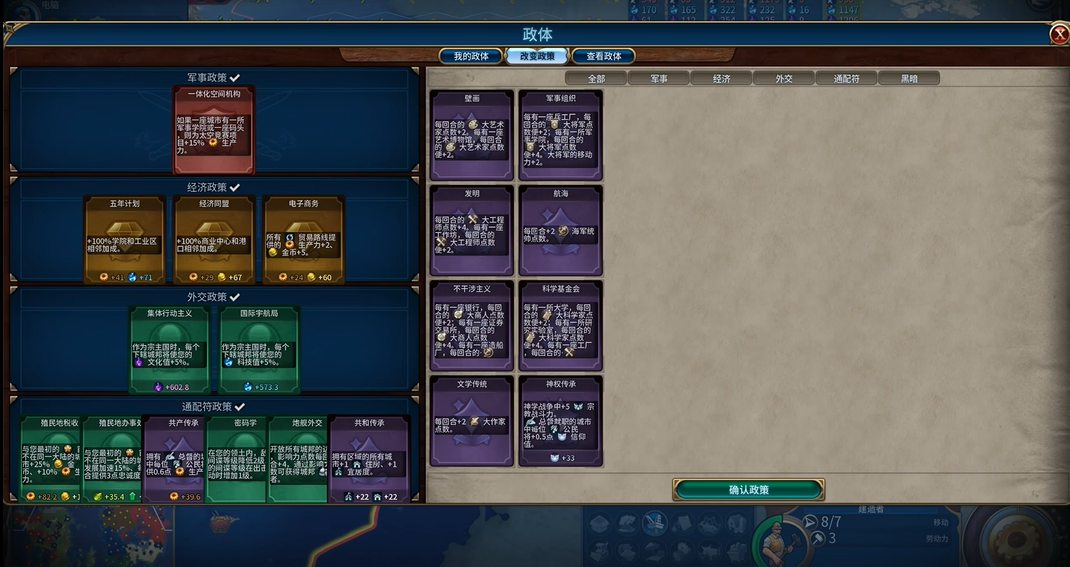Viewport: 1070px width, 567px height.
Task: Select the 改变政策 tab
Action: coord(537,56)
